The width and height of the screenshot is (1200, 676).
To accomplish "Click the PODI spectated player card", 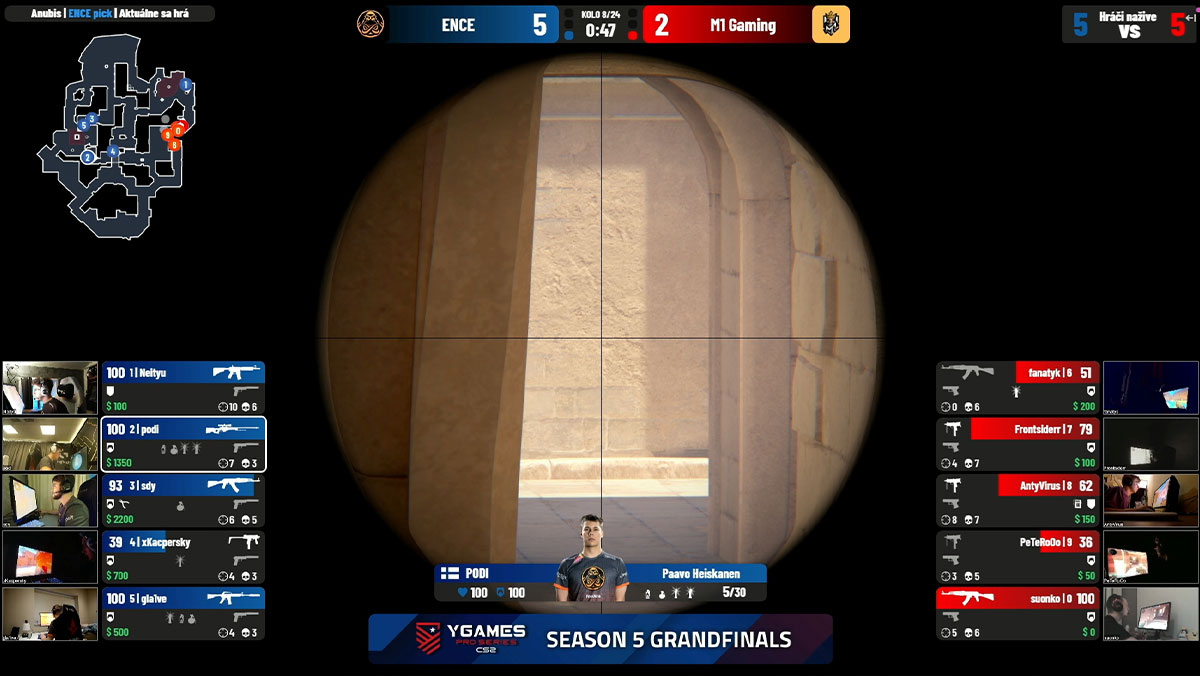I will tap(600, 582).
